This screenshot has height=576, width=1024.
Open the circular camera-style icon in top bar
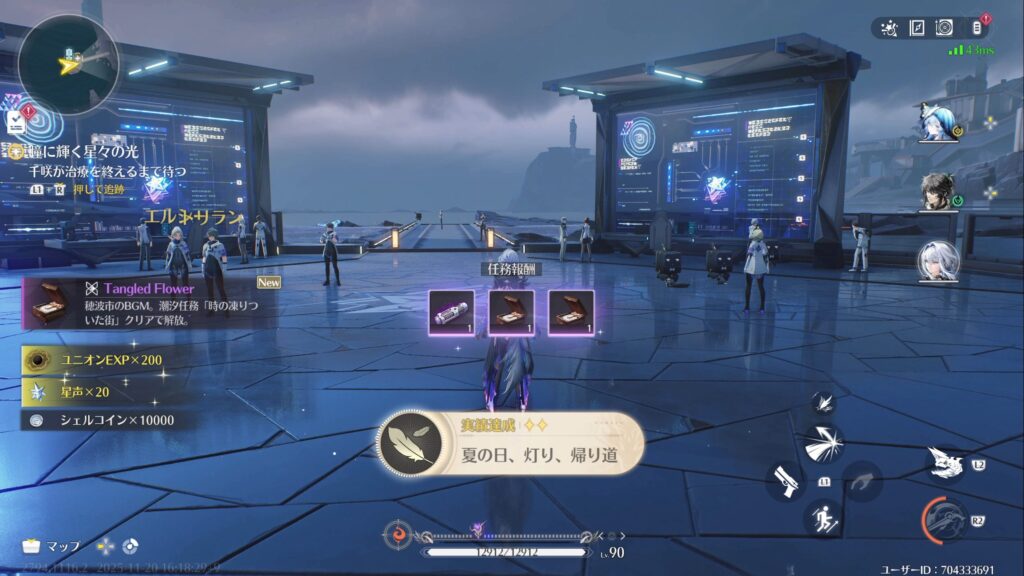point(943,28)
